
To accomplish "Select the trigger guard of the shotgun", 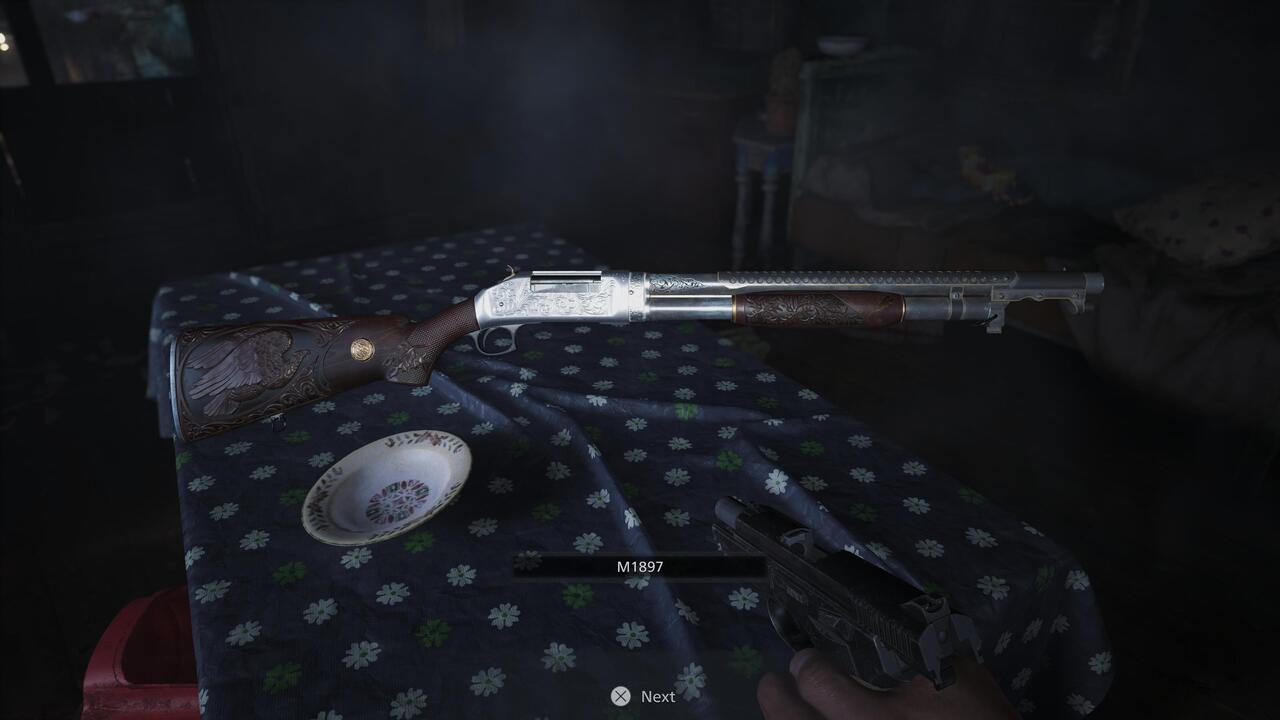I will pyautogui.click(x=493, y=340).
